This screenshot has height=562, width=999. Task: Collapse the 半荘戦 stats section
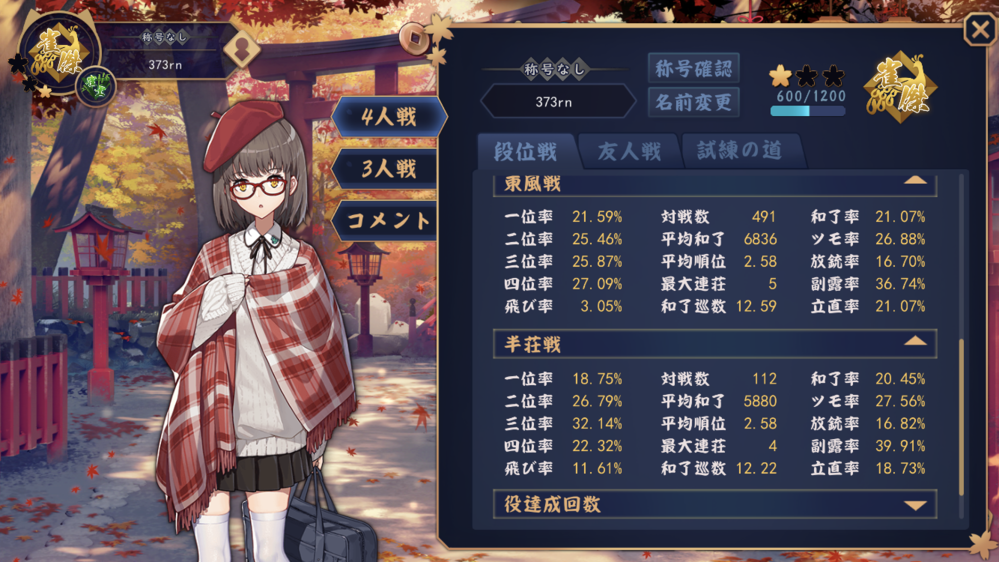click(914, 342)
